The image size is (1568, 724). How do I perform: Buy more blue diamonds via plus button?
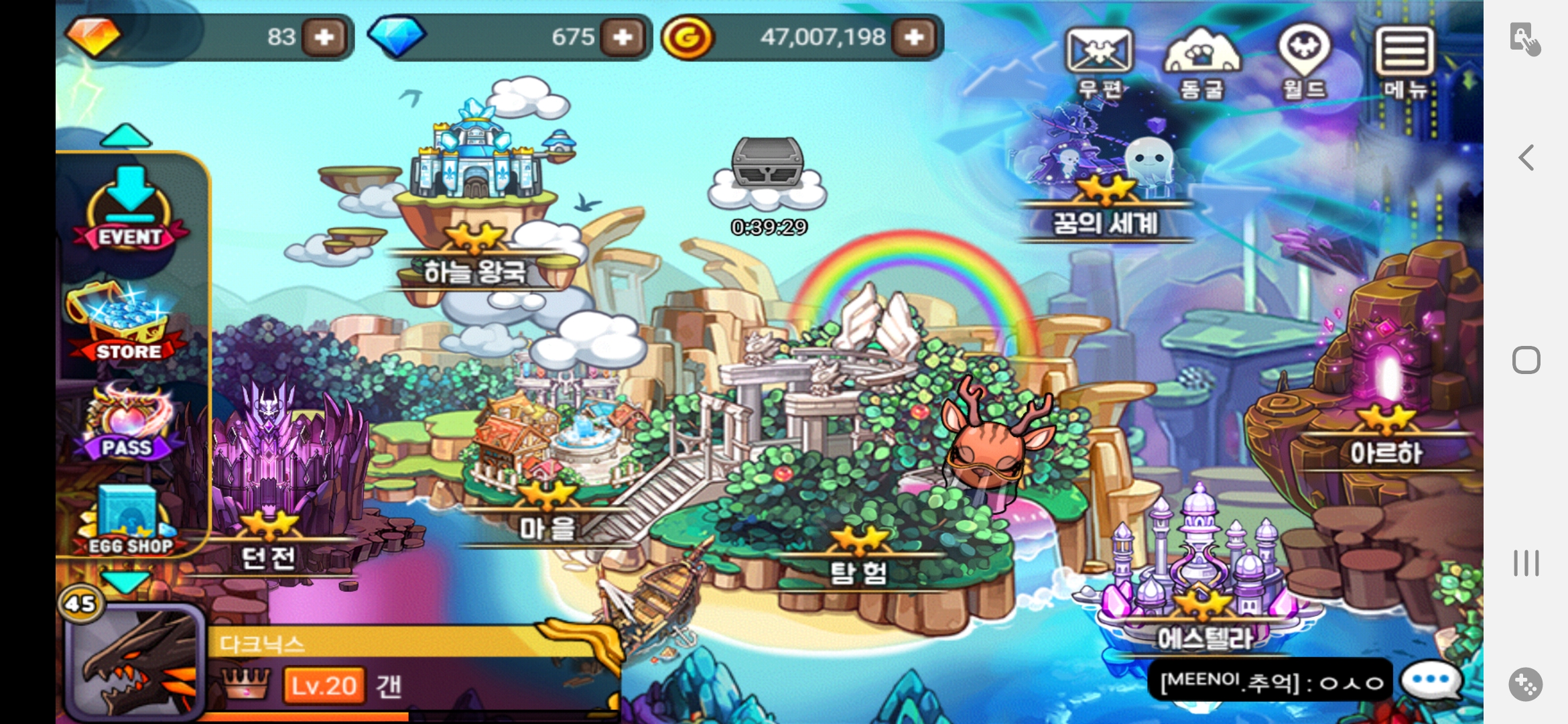point(623,37)
